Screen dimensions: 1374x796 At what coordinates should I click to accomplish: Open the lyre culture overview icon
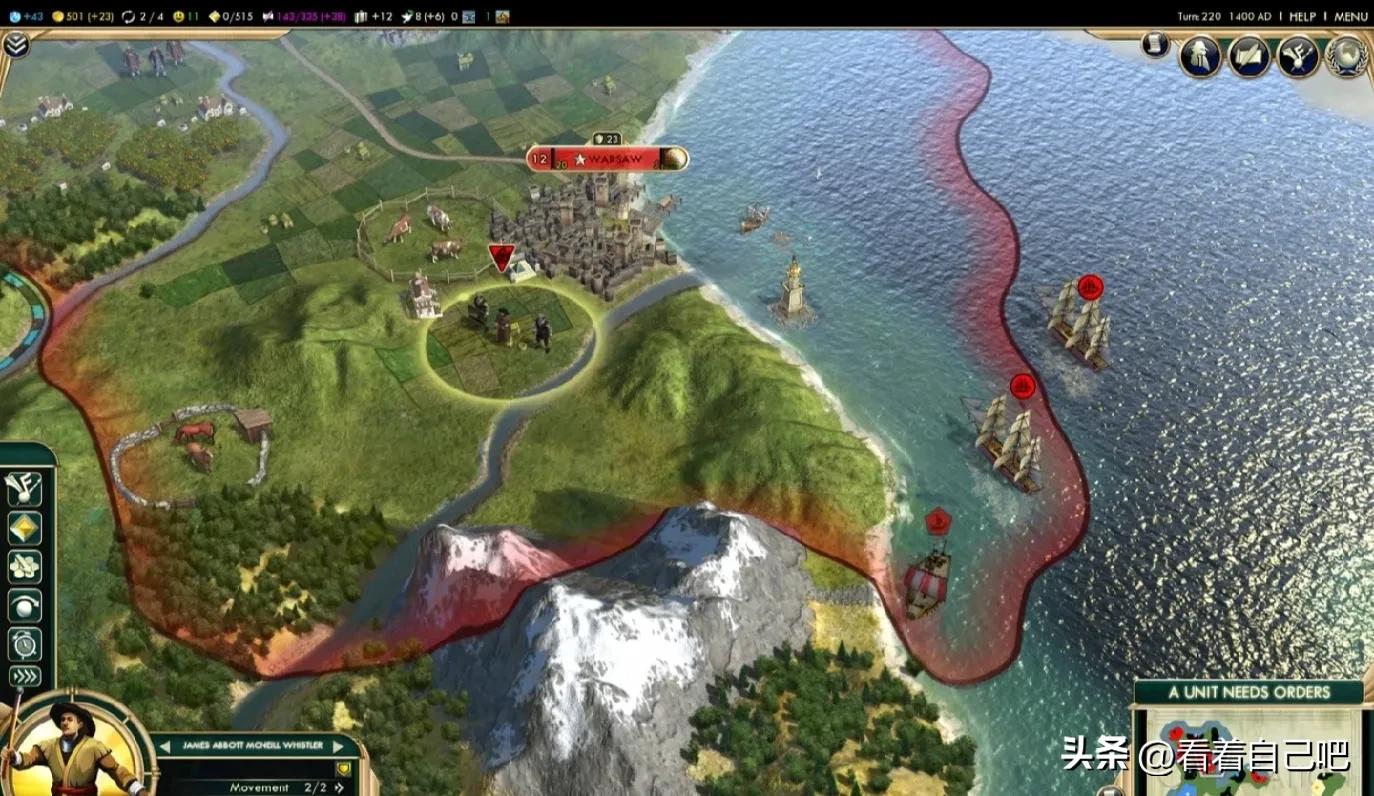[x=1298, y=56]
